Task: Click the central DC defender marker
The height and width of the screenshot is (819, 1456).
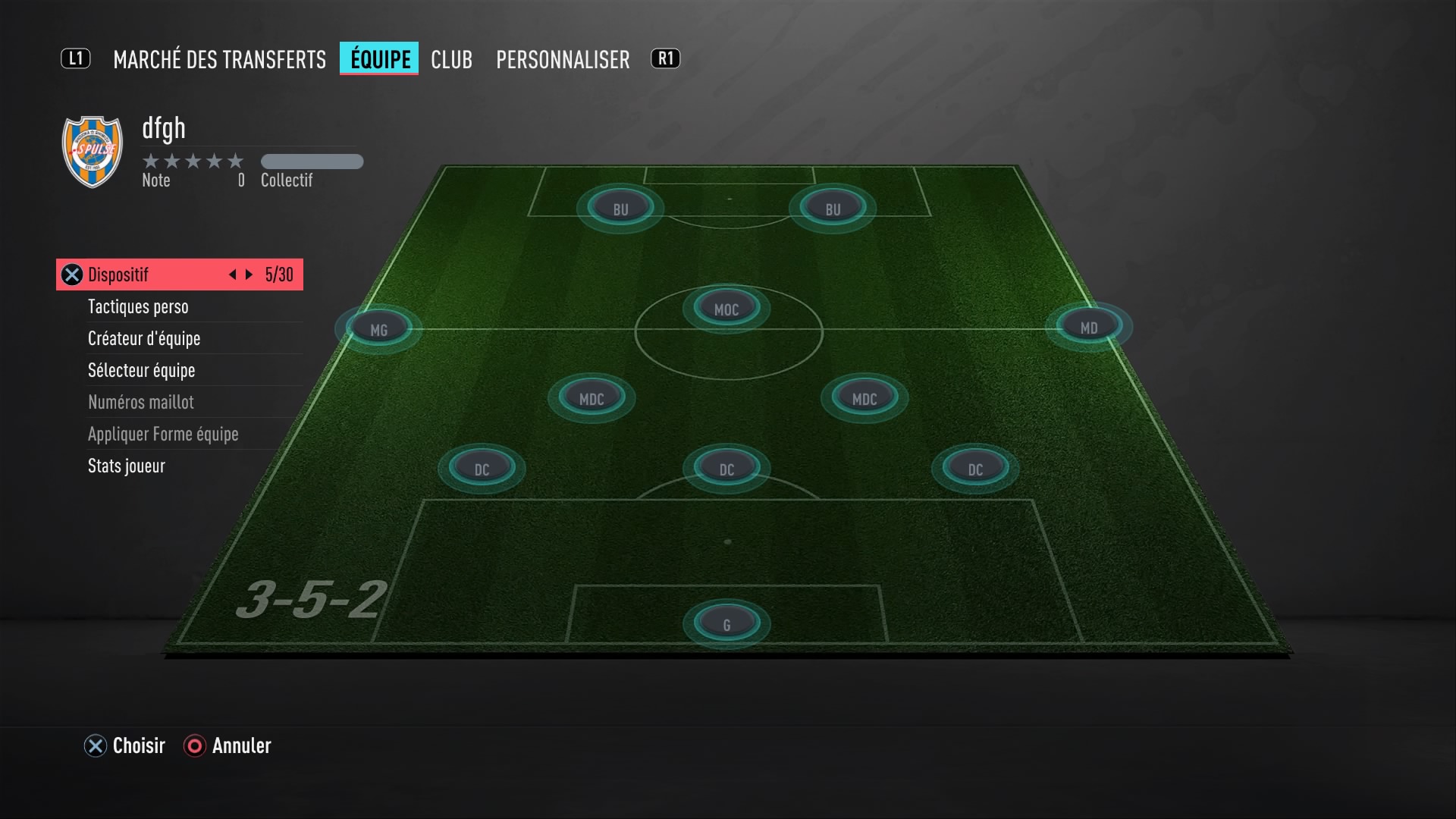Action: [726, 467]
